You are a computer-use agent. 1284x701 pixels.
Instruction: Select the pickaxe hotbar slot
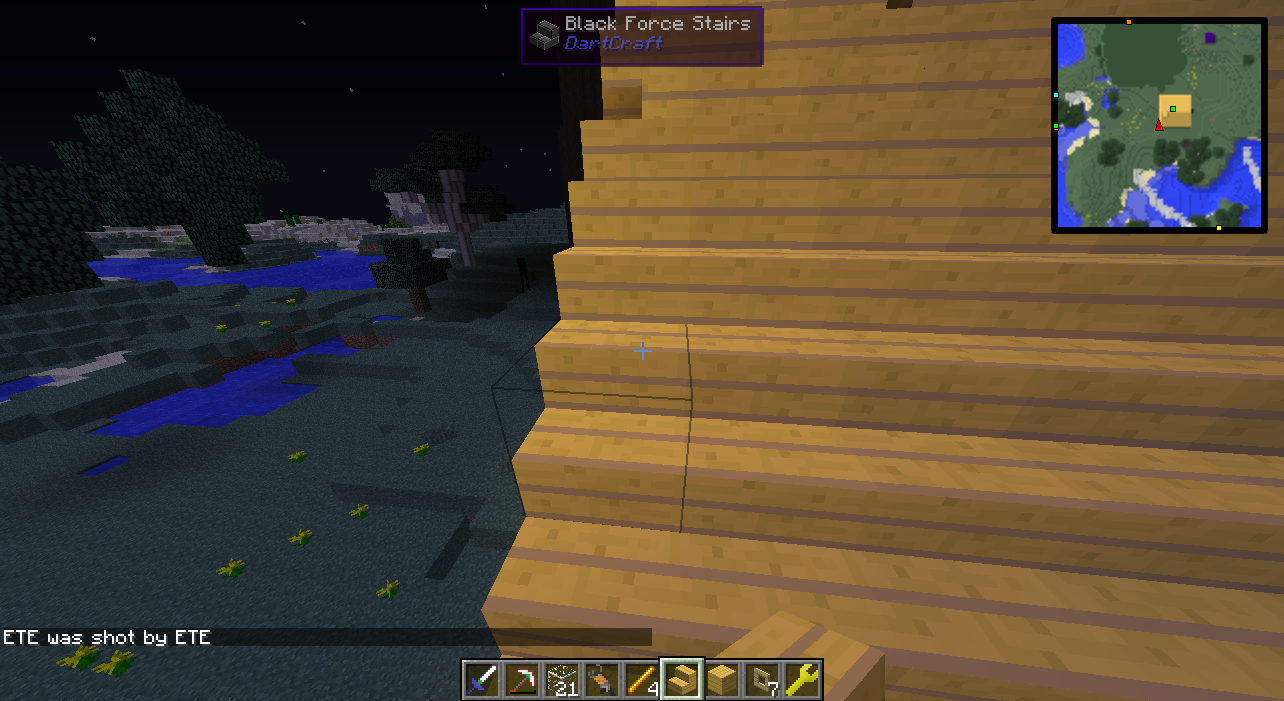[x=522, y=680]
